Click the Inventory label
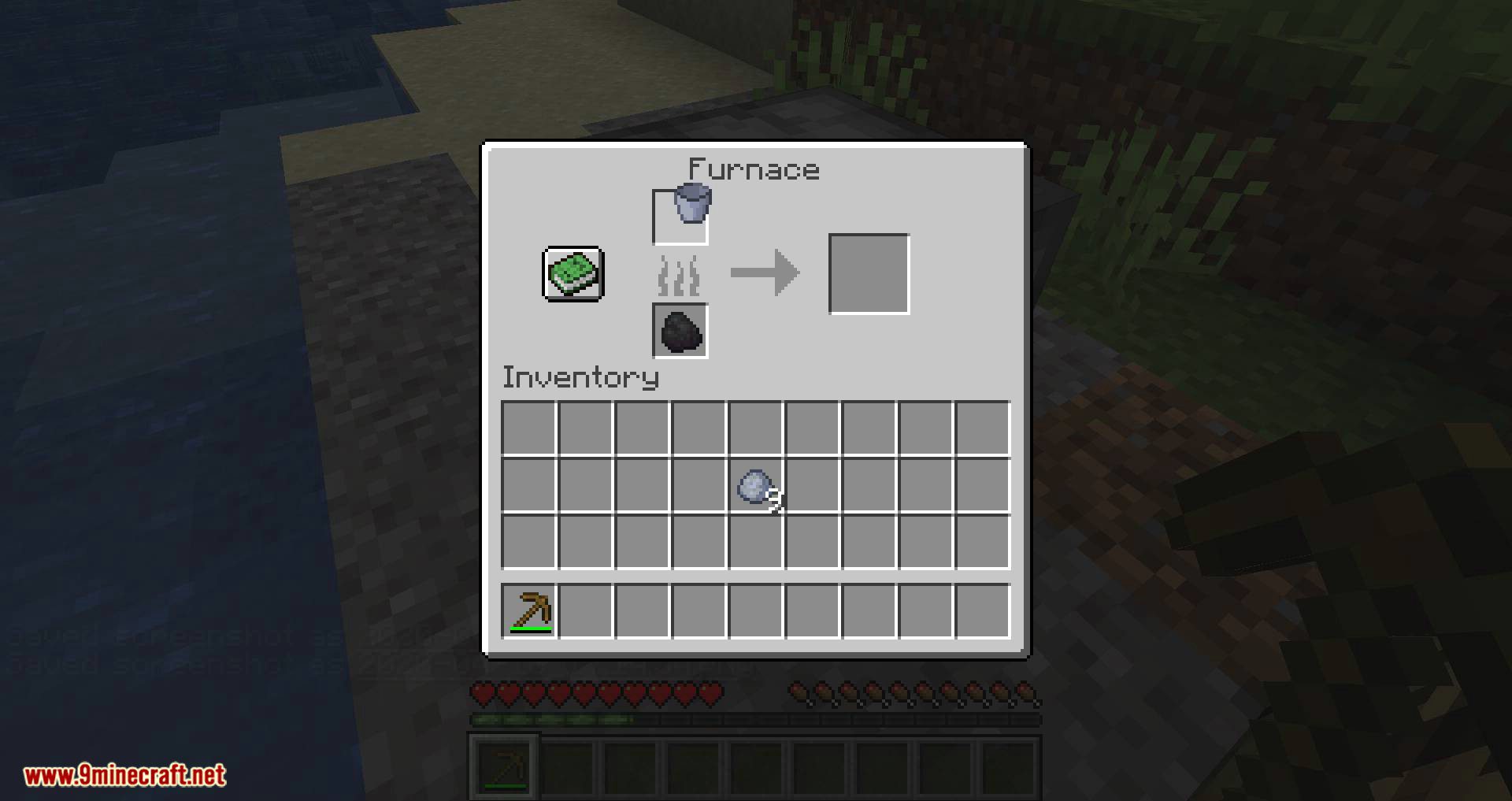The image size is (1512, 801). click(x=580, y=377)
